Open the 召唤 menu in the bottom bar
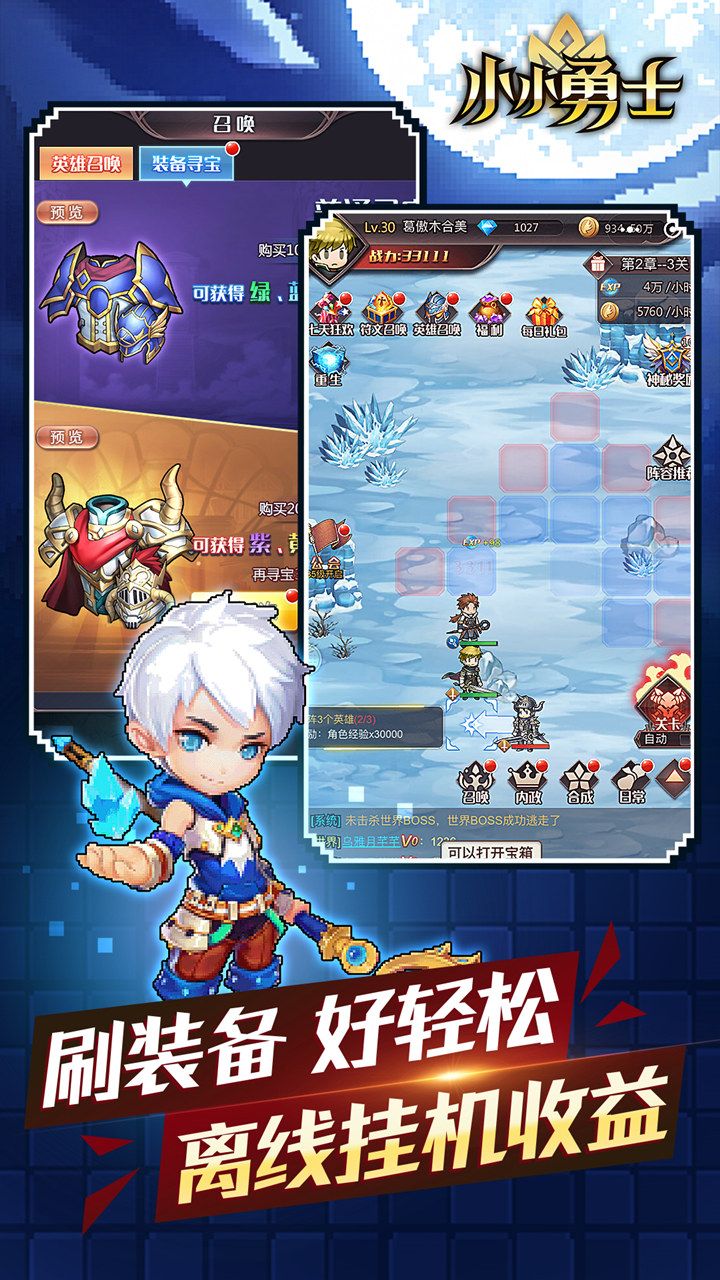Viewport: 720px width, 1280px height. (x=475, y=782)
